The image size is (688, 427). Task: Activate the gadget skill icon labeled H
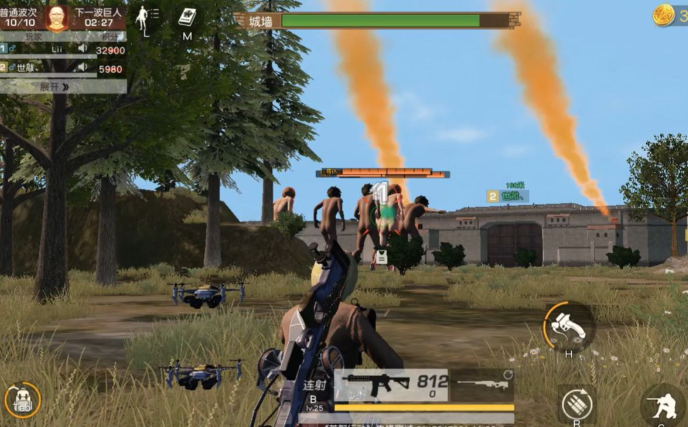[568, 326]
